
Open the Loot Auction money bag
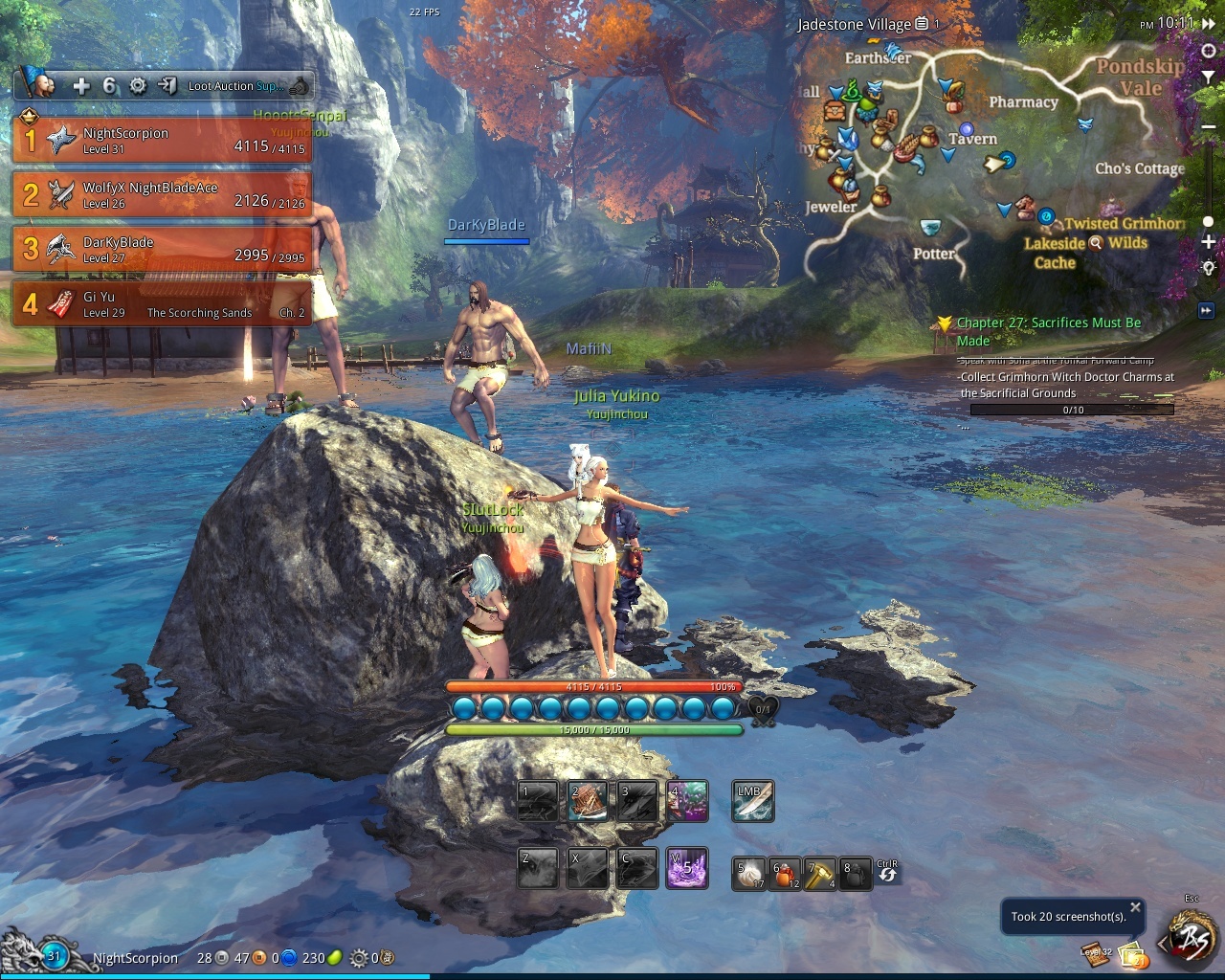click(301, 86)
